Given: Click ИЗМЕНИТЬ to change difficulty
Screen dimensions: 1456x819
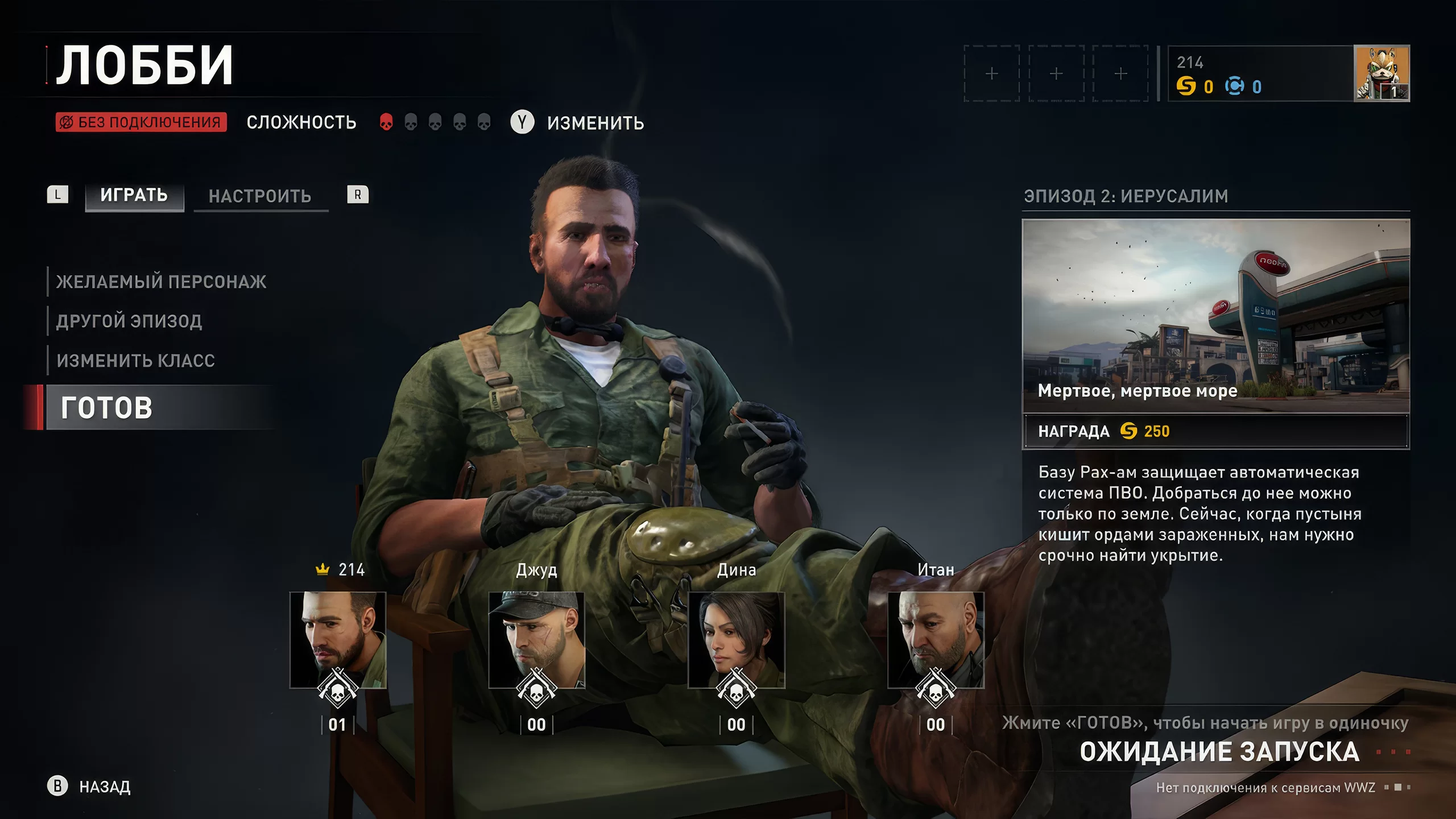Looking at the screenshot, I should point(595,123).
